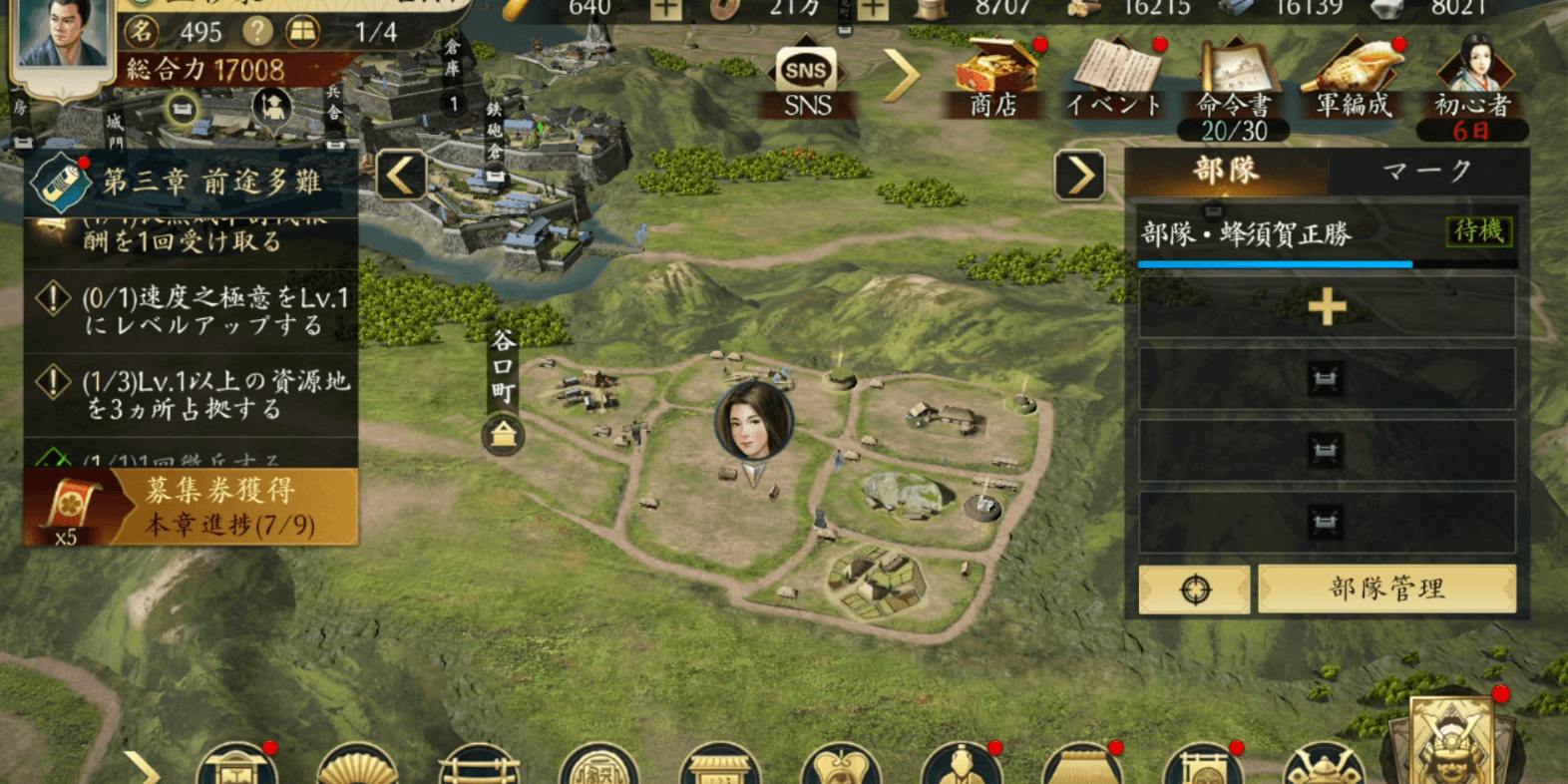Viewport: 1568px width, 784px height.
Task: Open the イベント events menu
Action: tap(1114, 79)
